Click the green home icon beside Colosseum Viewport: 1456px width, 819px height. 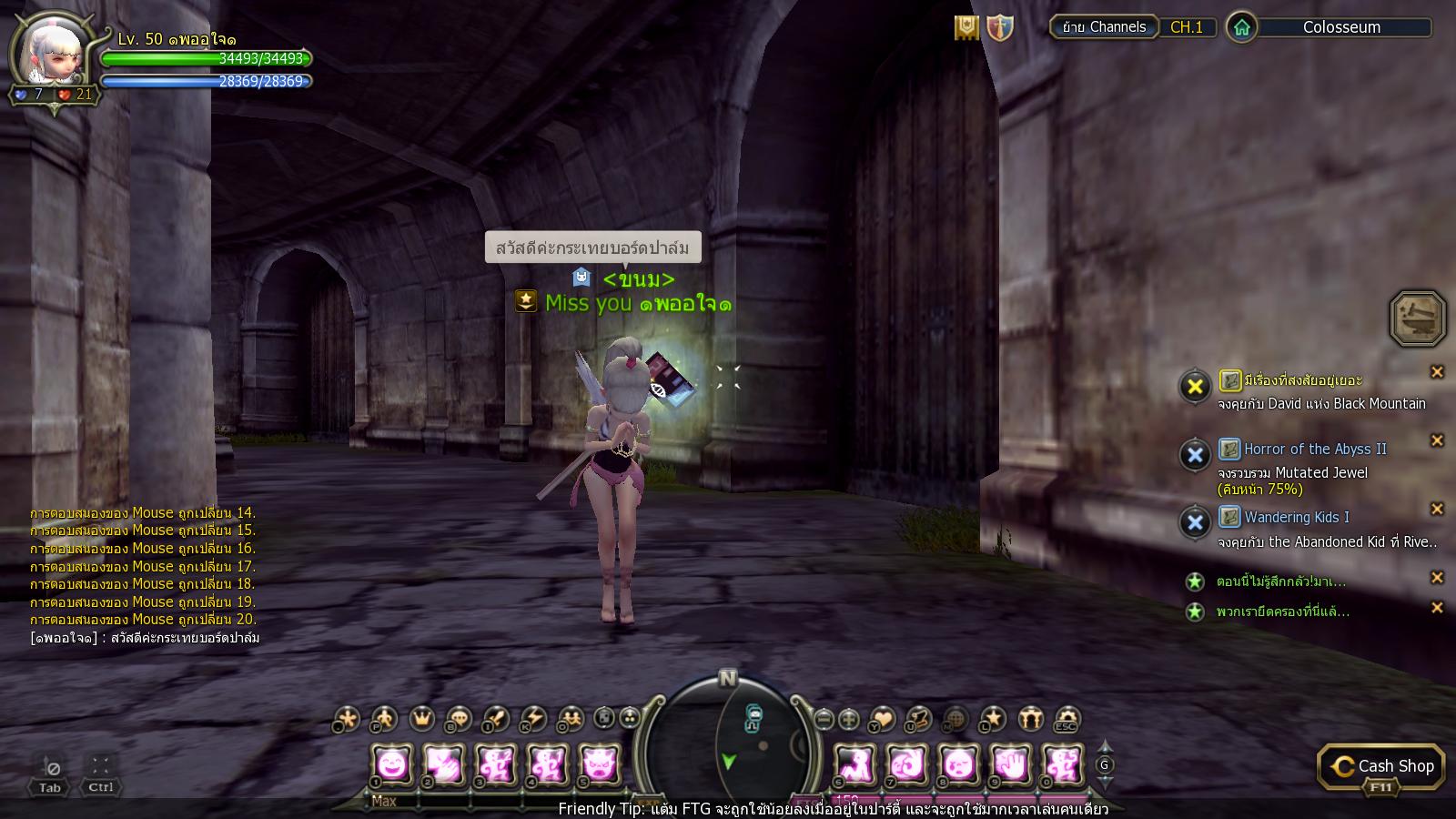(x=1241, y=27)
